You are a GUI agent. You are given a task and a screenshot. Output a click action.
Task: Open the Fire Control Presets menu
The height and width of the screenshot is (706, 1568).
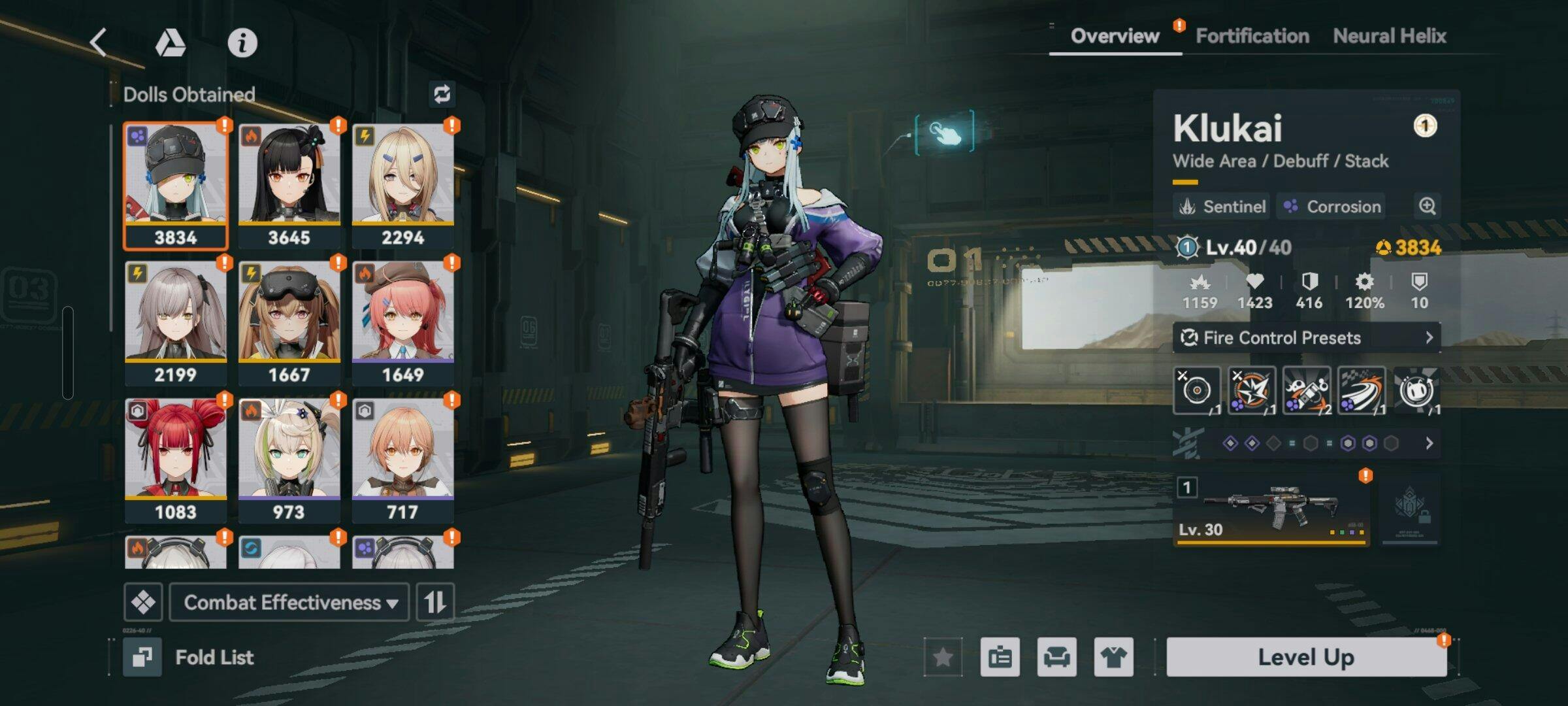[1305, 338]
